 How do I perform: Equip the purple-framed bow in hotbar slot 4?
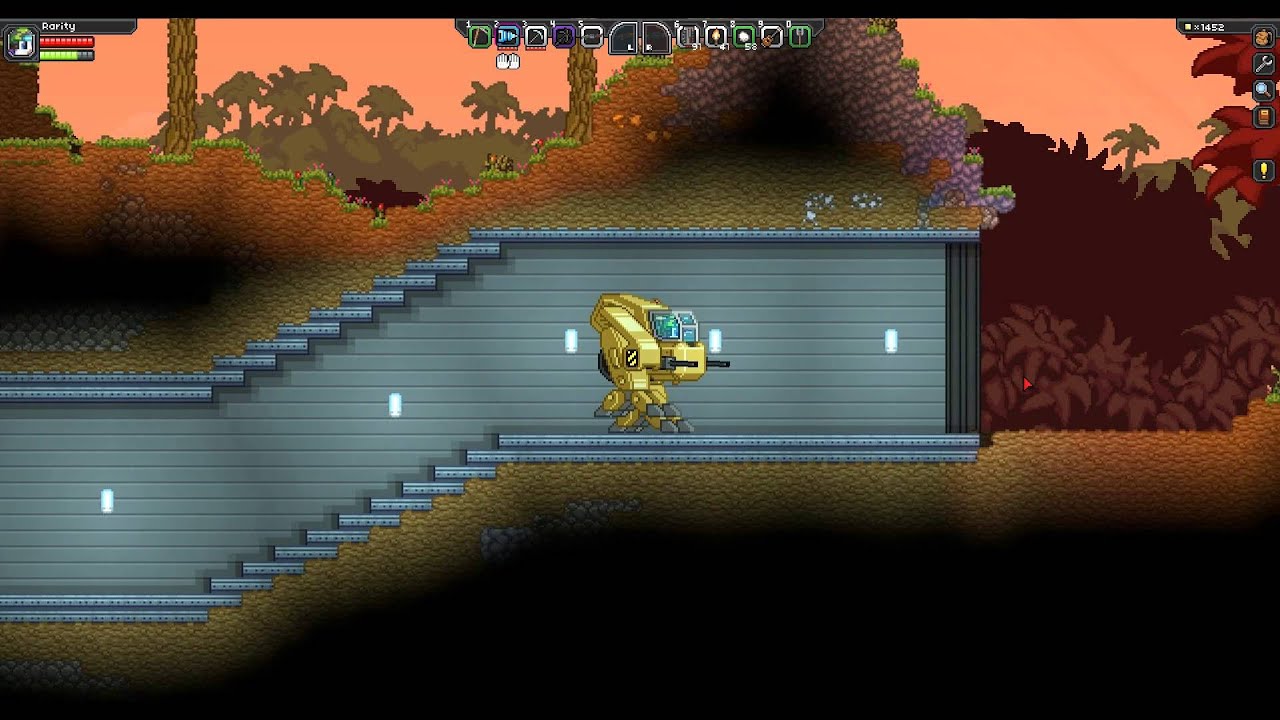click(564, 37)
